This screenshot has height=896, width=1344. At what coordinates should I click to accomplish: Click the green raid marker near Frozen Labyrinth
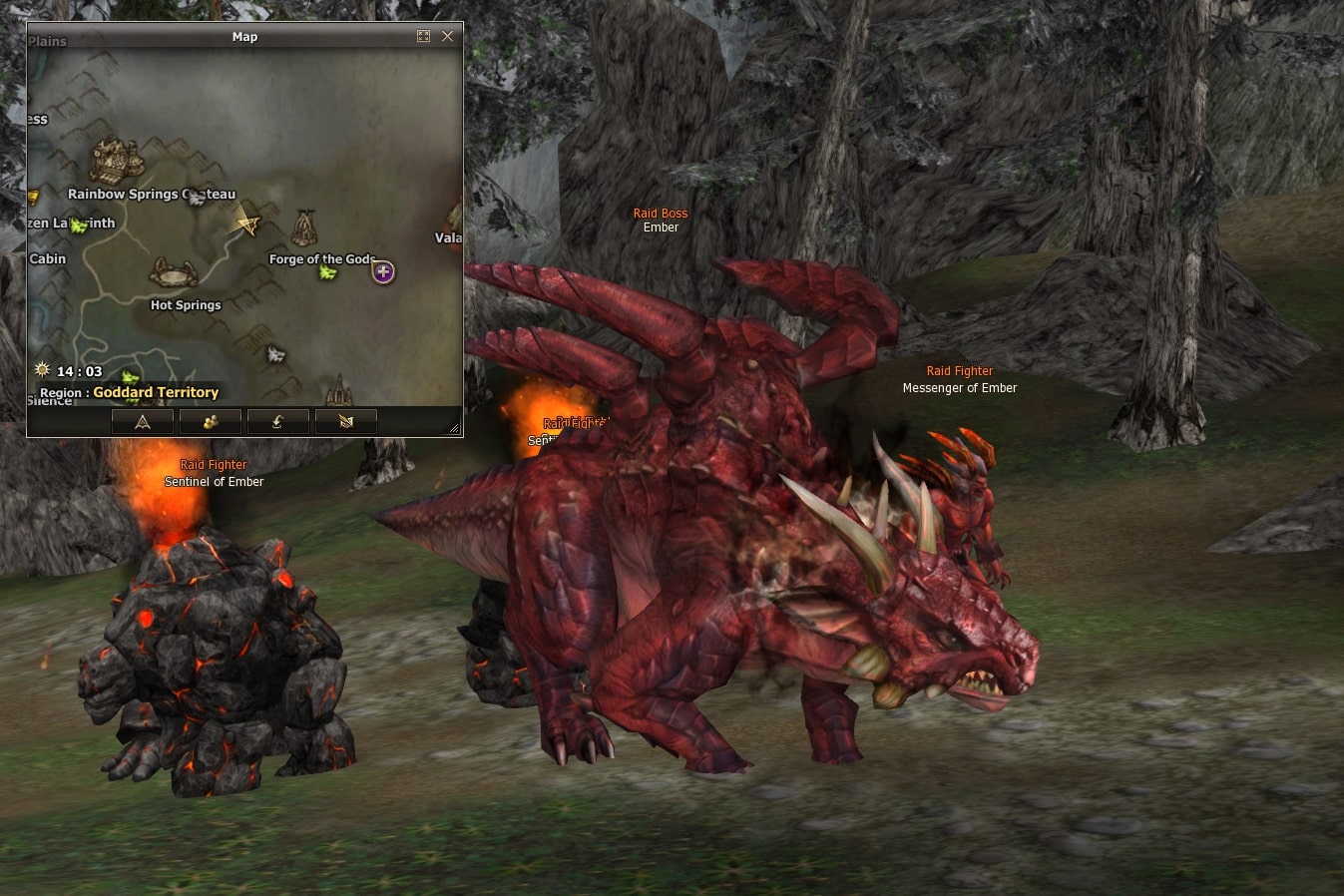[79, 225]
